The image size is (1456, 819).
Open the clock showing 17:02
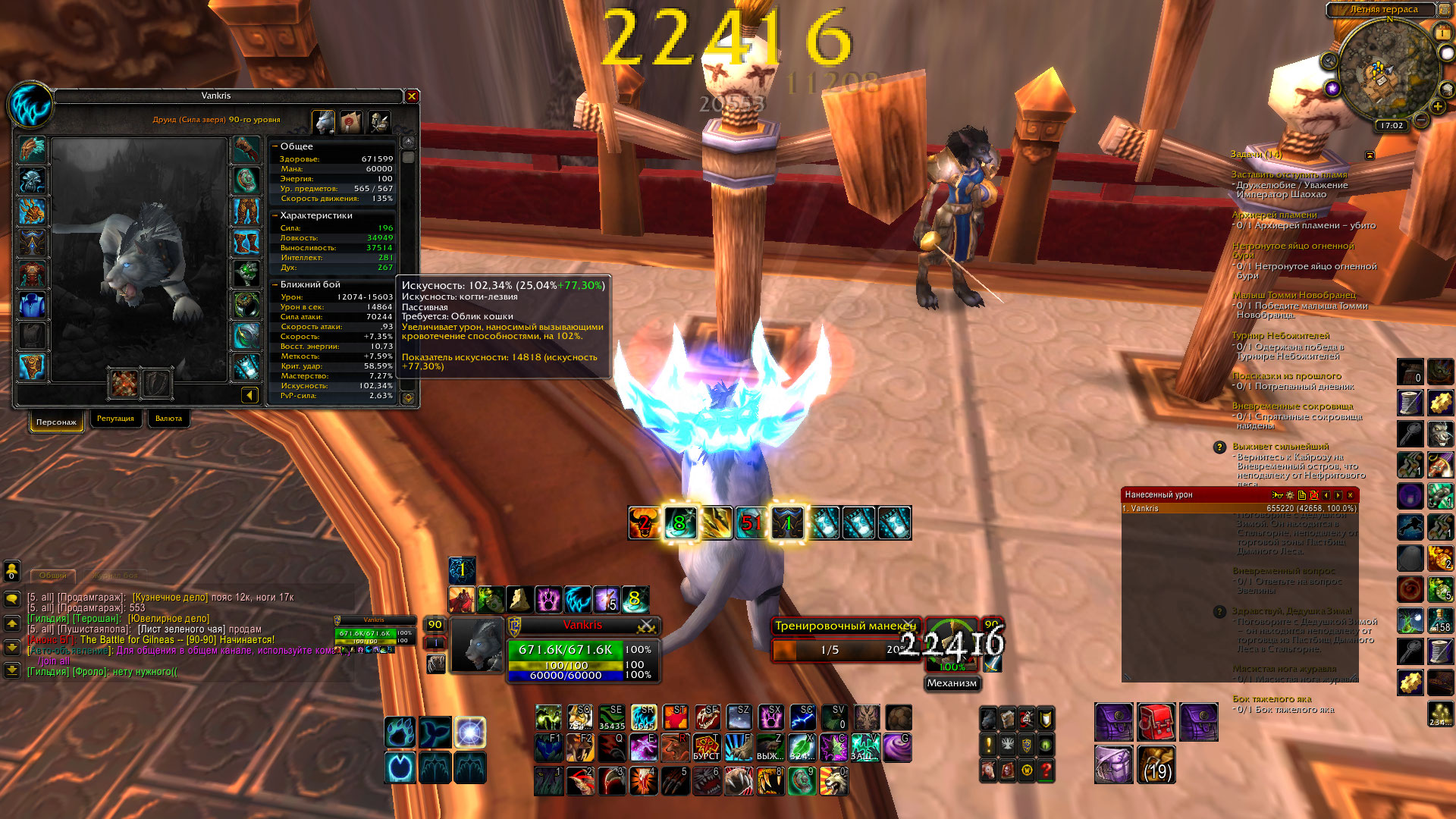click(x=1392, y=126)
